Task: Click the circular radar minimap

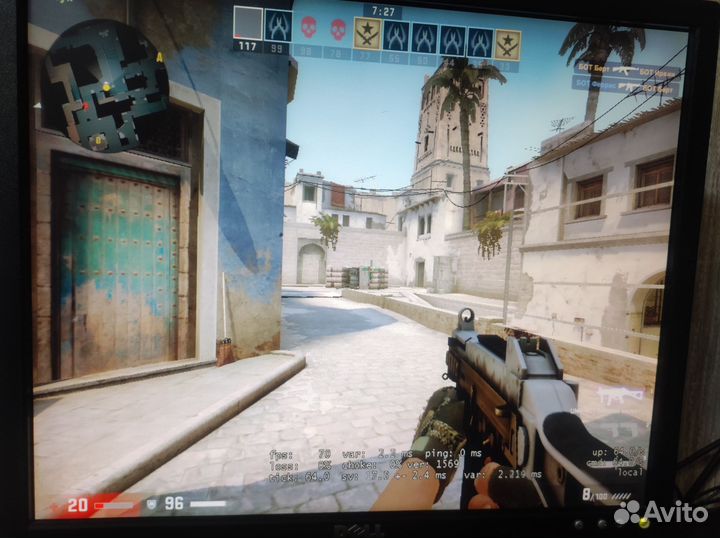Action: 105,83
